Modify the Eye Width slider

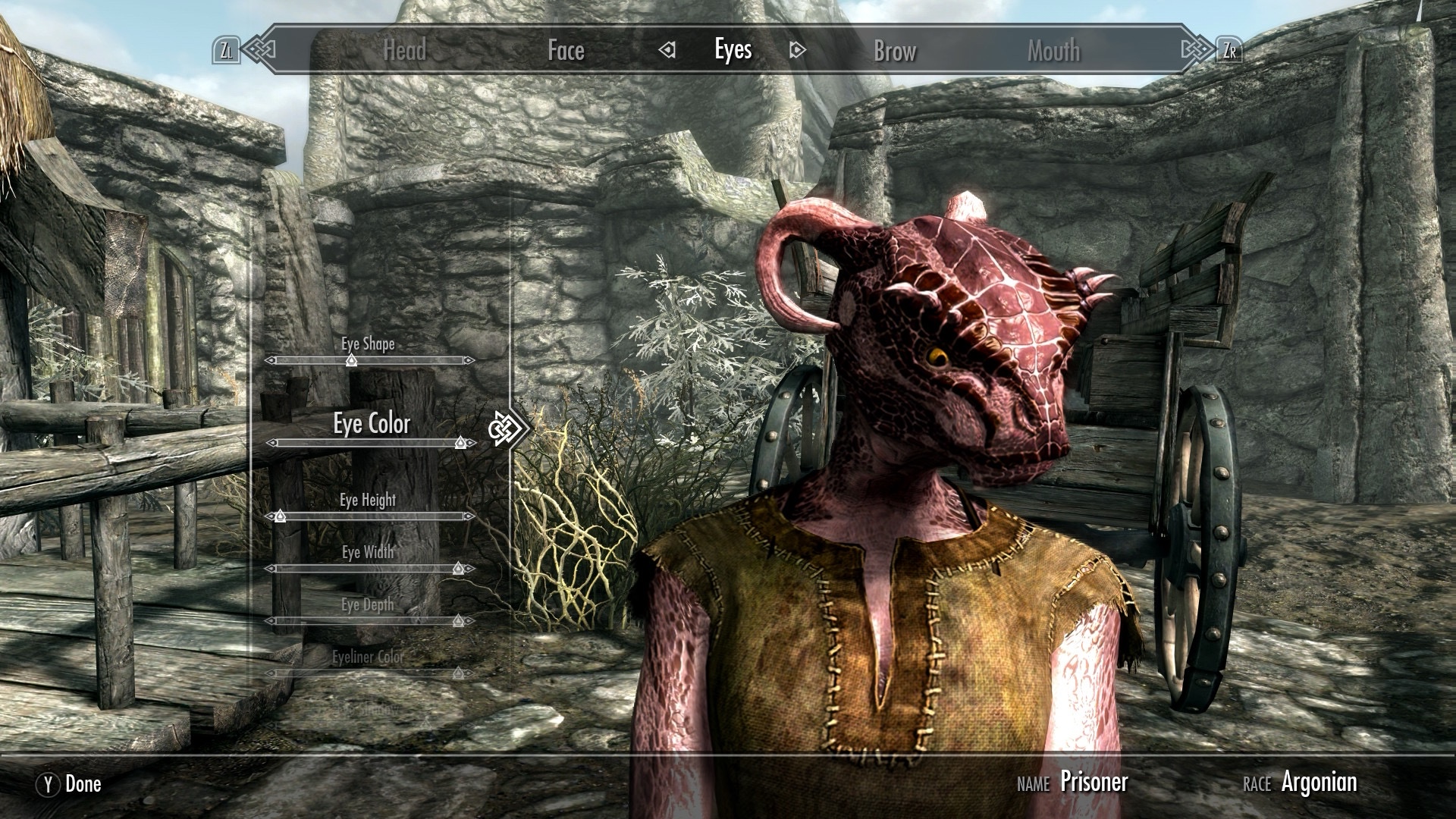tap(458, 568)
